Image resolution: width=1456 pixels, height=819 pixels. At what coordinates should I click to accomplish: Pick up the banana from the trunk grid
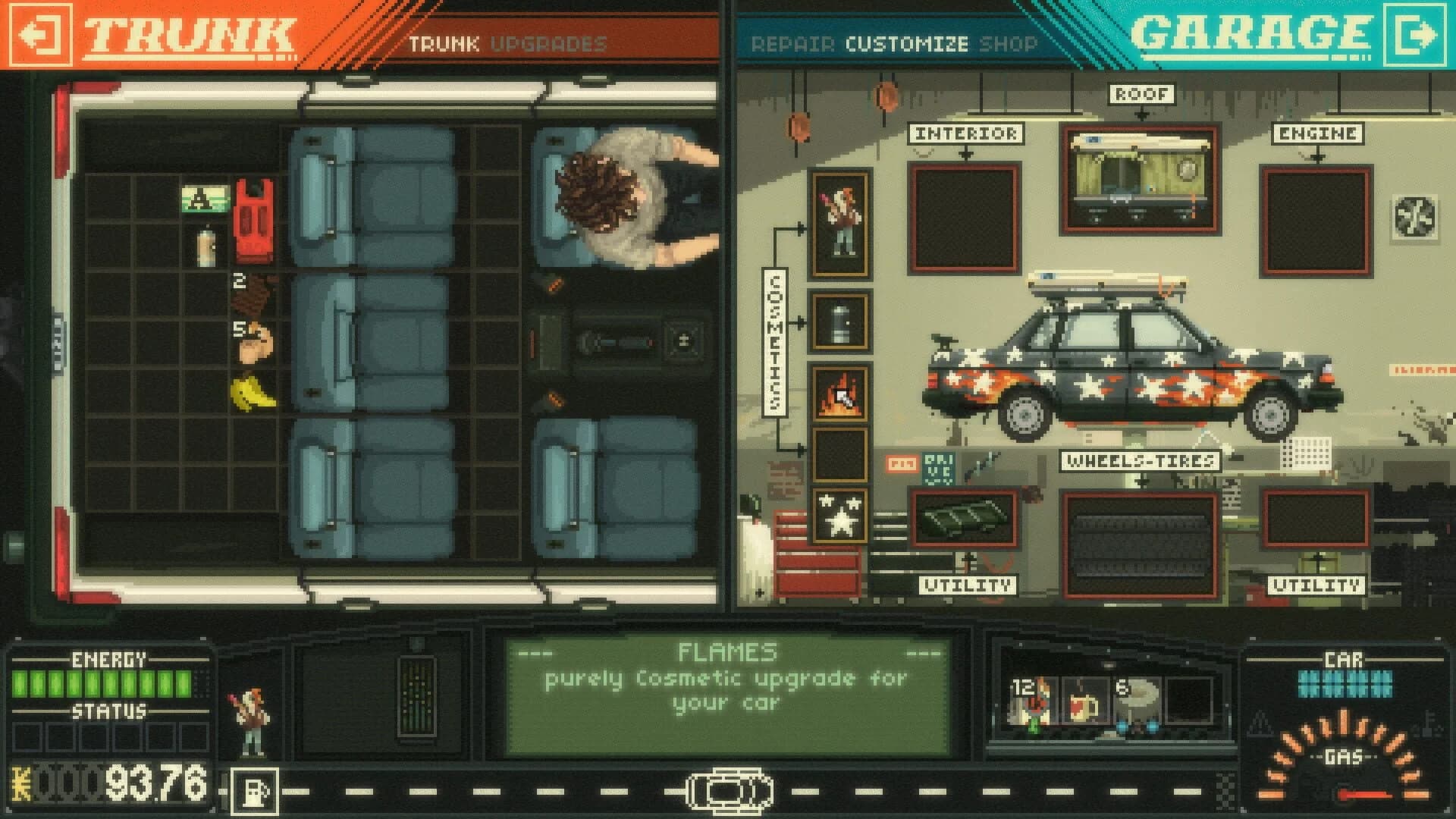click(x=254, y=391)
